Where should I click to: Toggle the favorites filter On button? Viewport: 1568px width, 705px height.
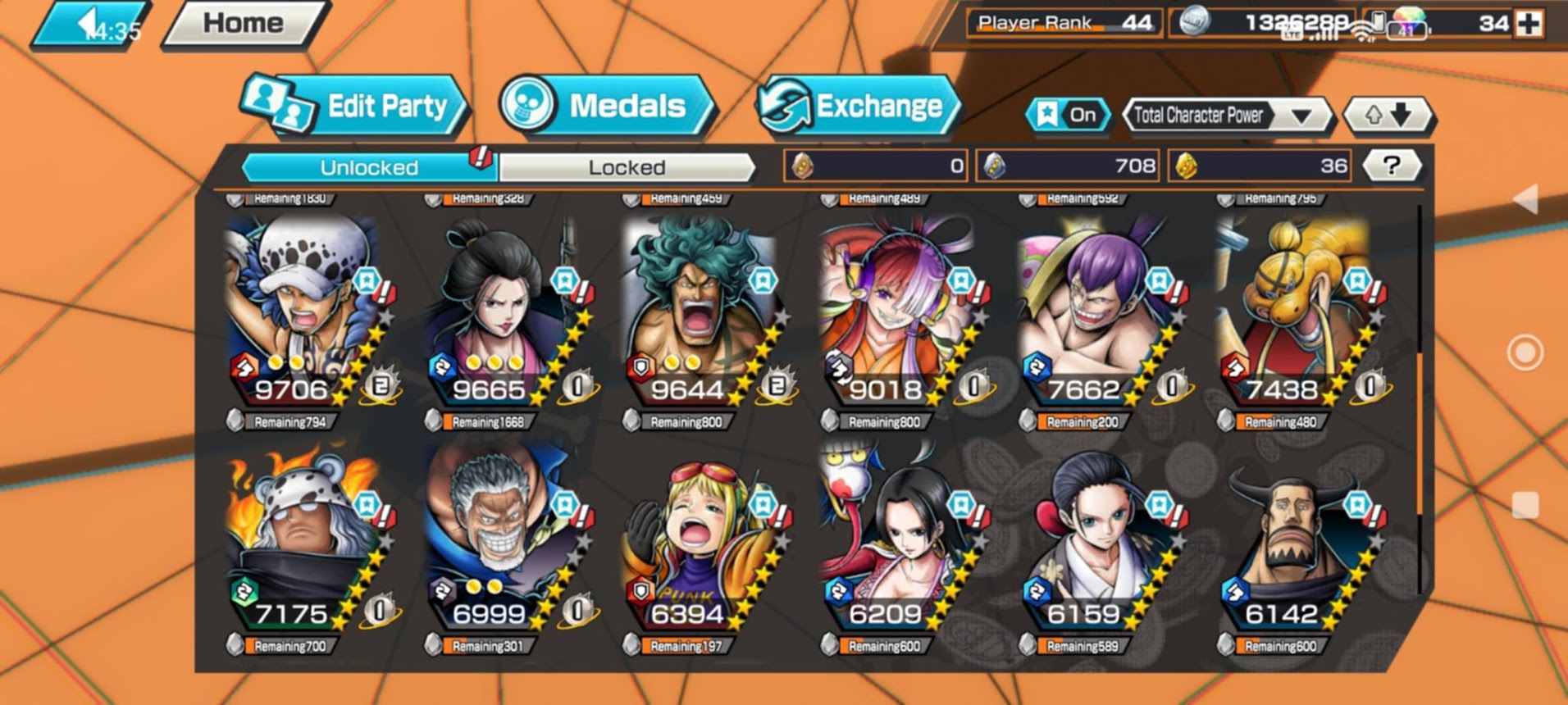(1068, 115)
